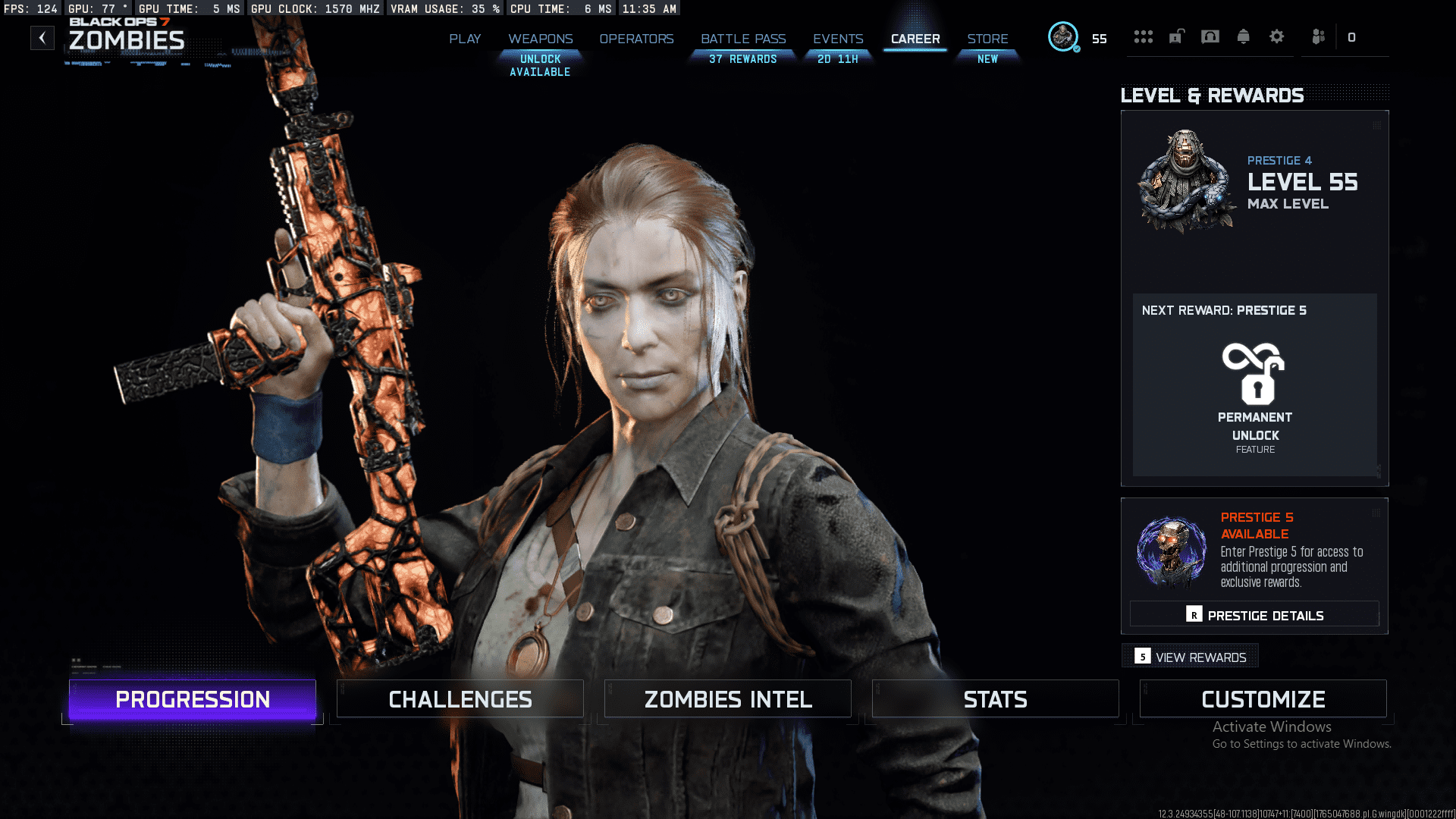1456x819 pixels.
Task: Open the ZOMBIES INTEL tab
Action: [727, 698]
